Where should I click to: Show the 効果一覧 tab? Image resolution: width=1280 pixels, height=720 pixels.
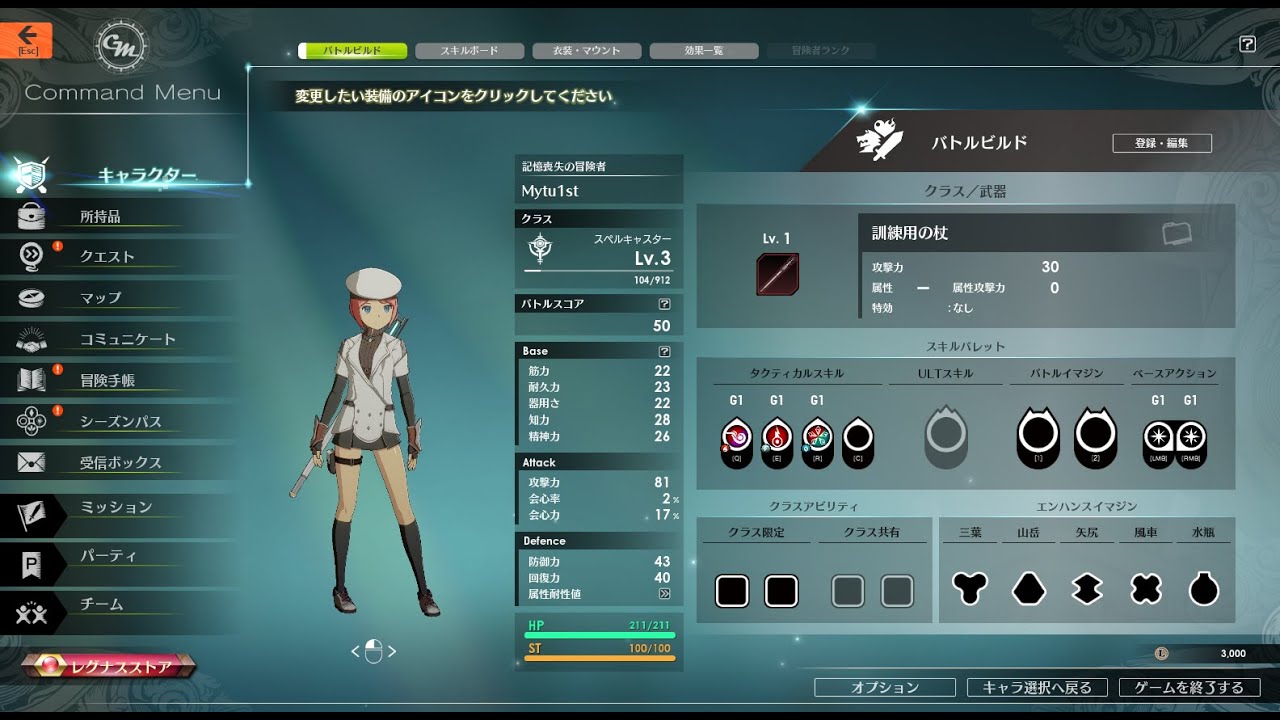[704, 51]
